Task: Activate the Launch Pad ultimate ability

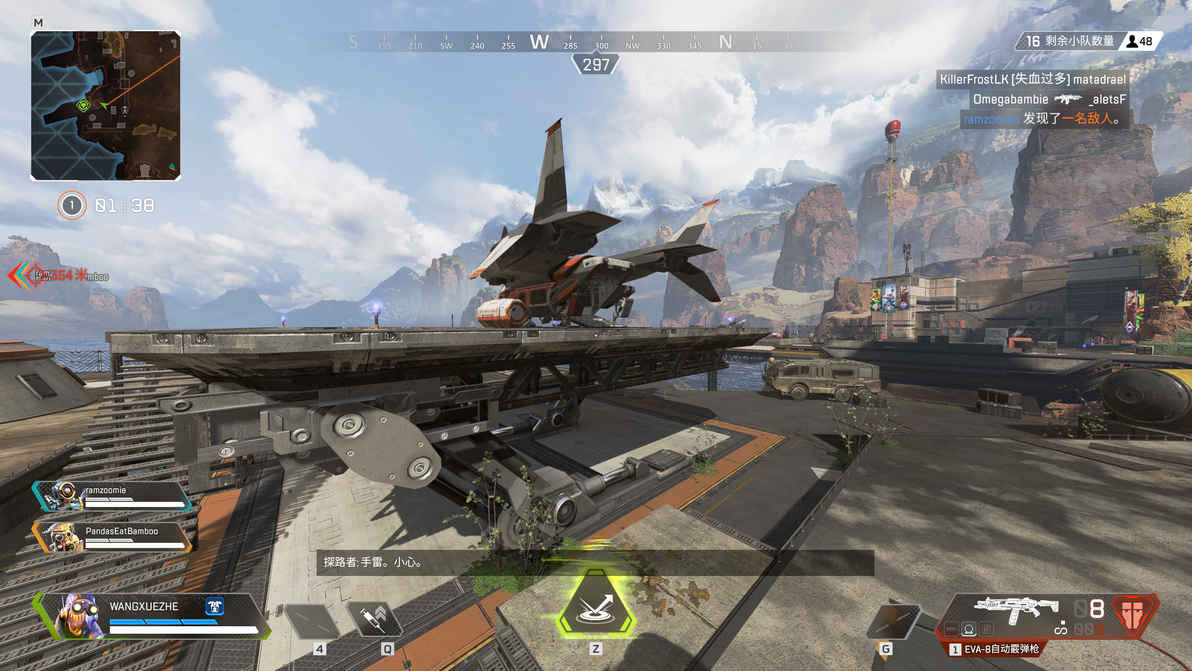Action: tap(596, 605)
